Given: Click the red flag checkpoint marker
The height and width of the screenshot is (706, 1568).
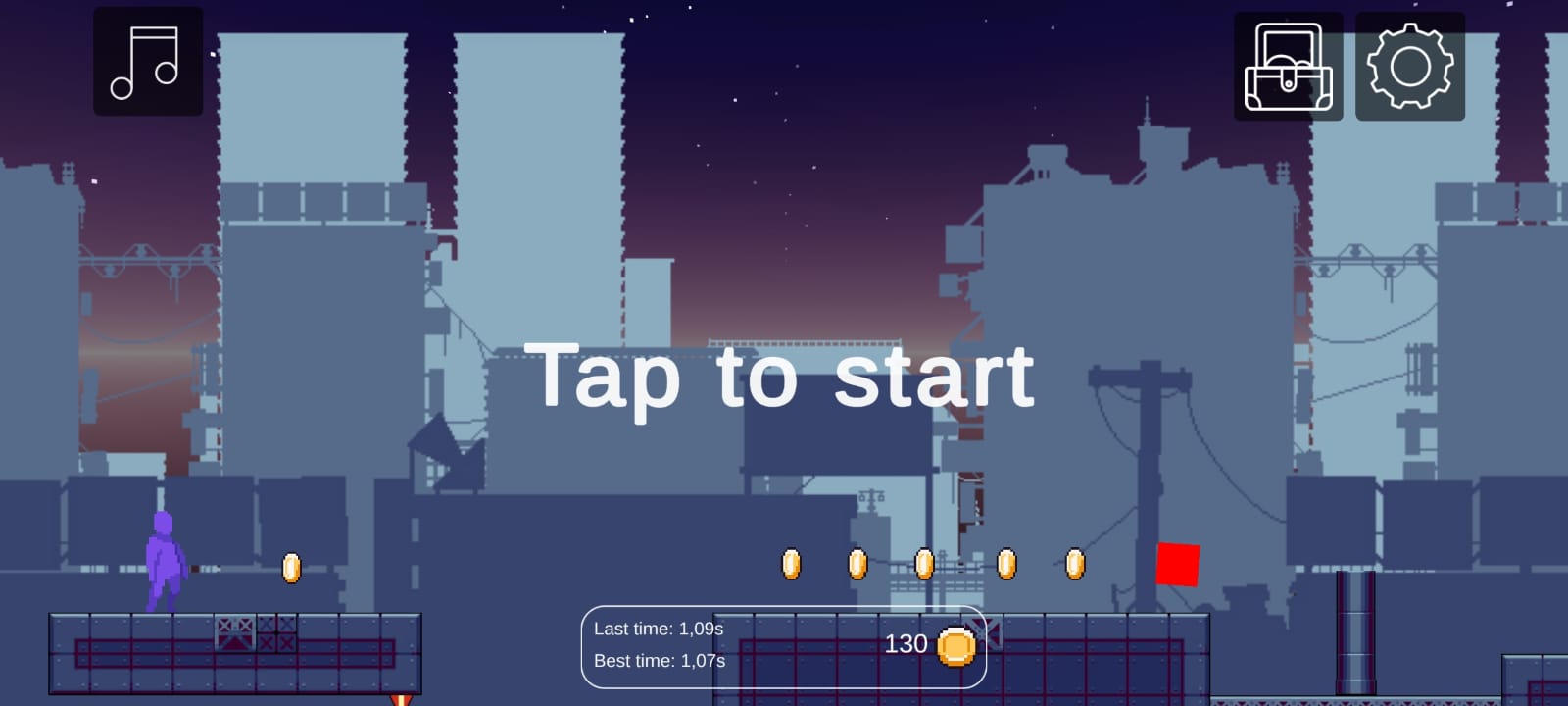Looking at the screenshot, I should click(x=1179, y=564).
